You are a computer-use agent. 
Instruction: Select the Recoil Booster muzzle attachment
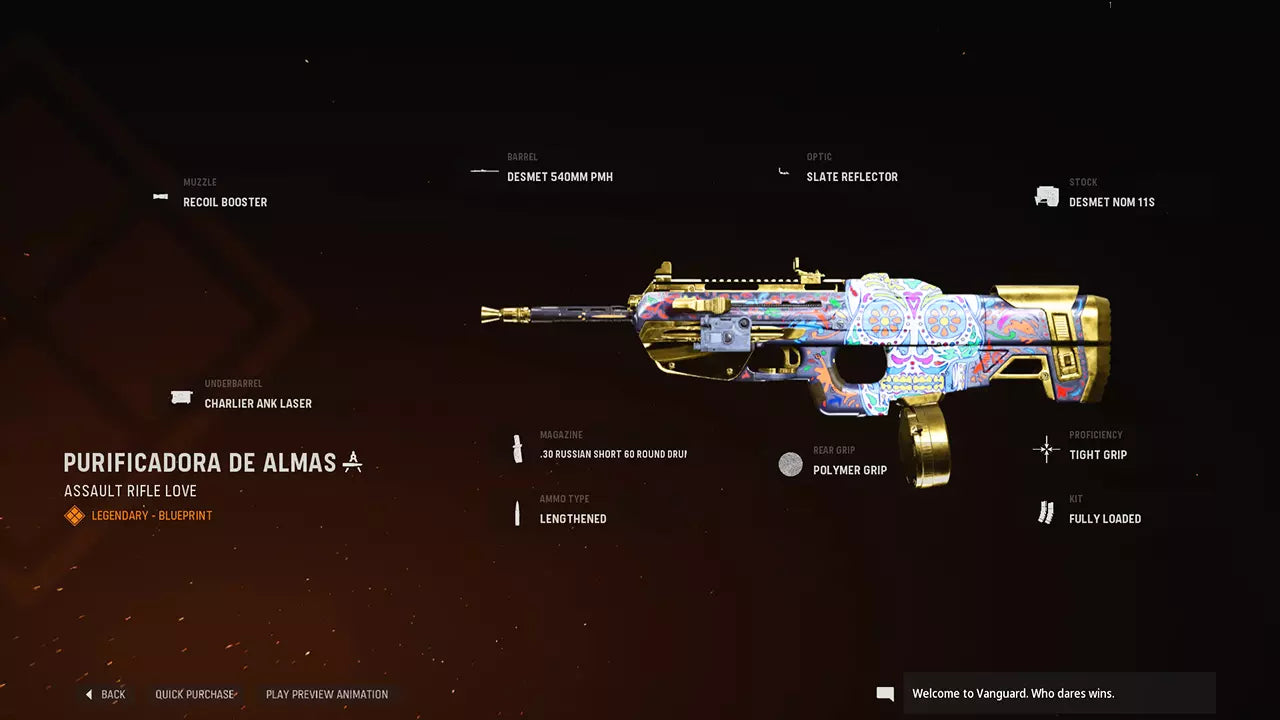(224, 202)
